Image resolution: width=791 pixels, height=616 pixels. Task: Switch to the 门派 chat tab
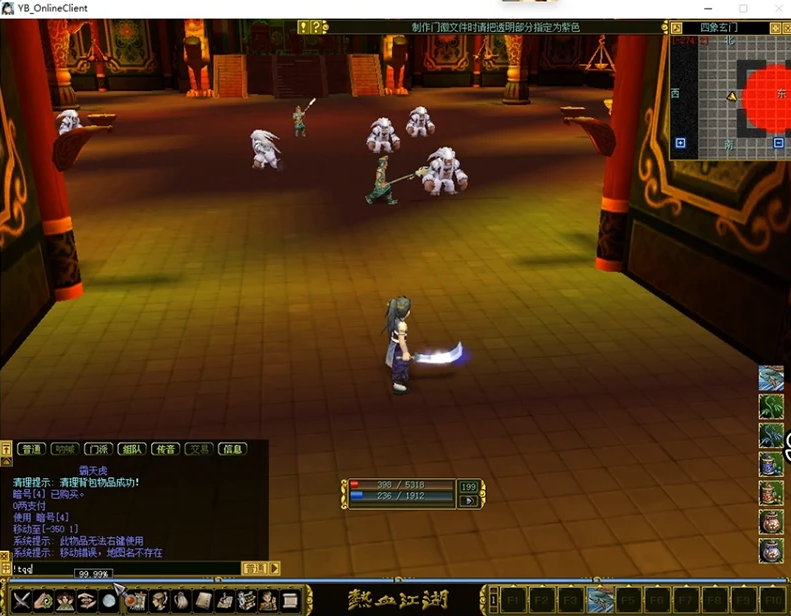point(98,449)
